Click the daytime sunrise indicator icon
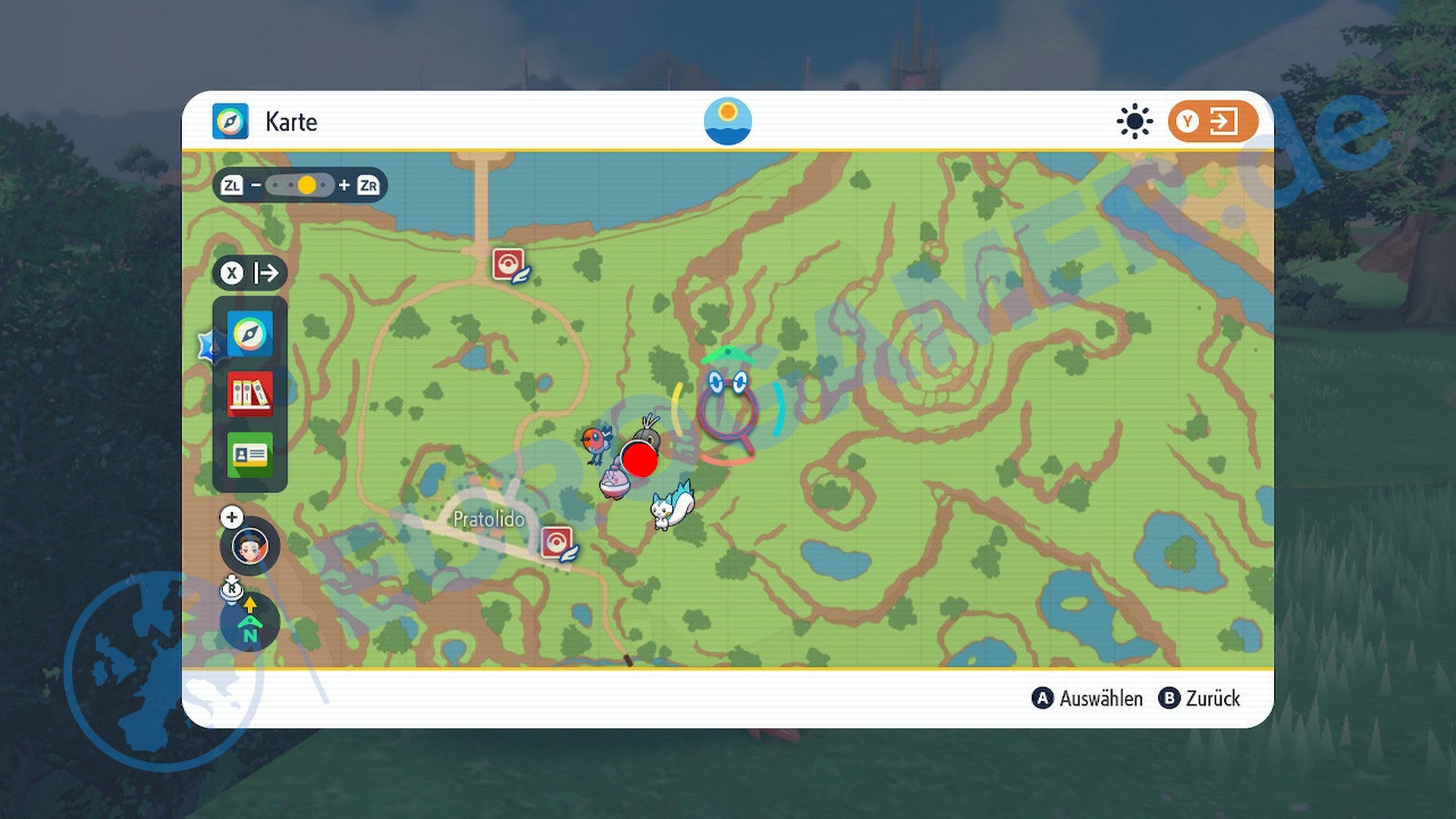Viewport: 1456px width, 819px height. (727, 121)
